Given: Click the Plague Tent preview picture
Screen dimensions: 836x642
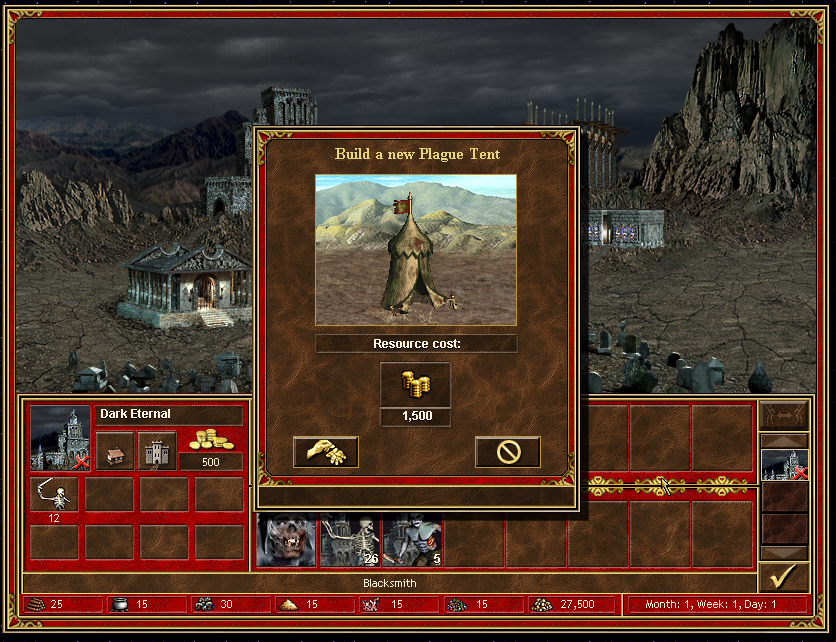Looking at the screenshot, I should tap(416, 250).
